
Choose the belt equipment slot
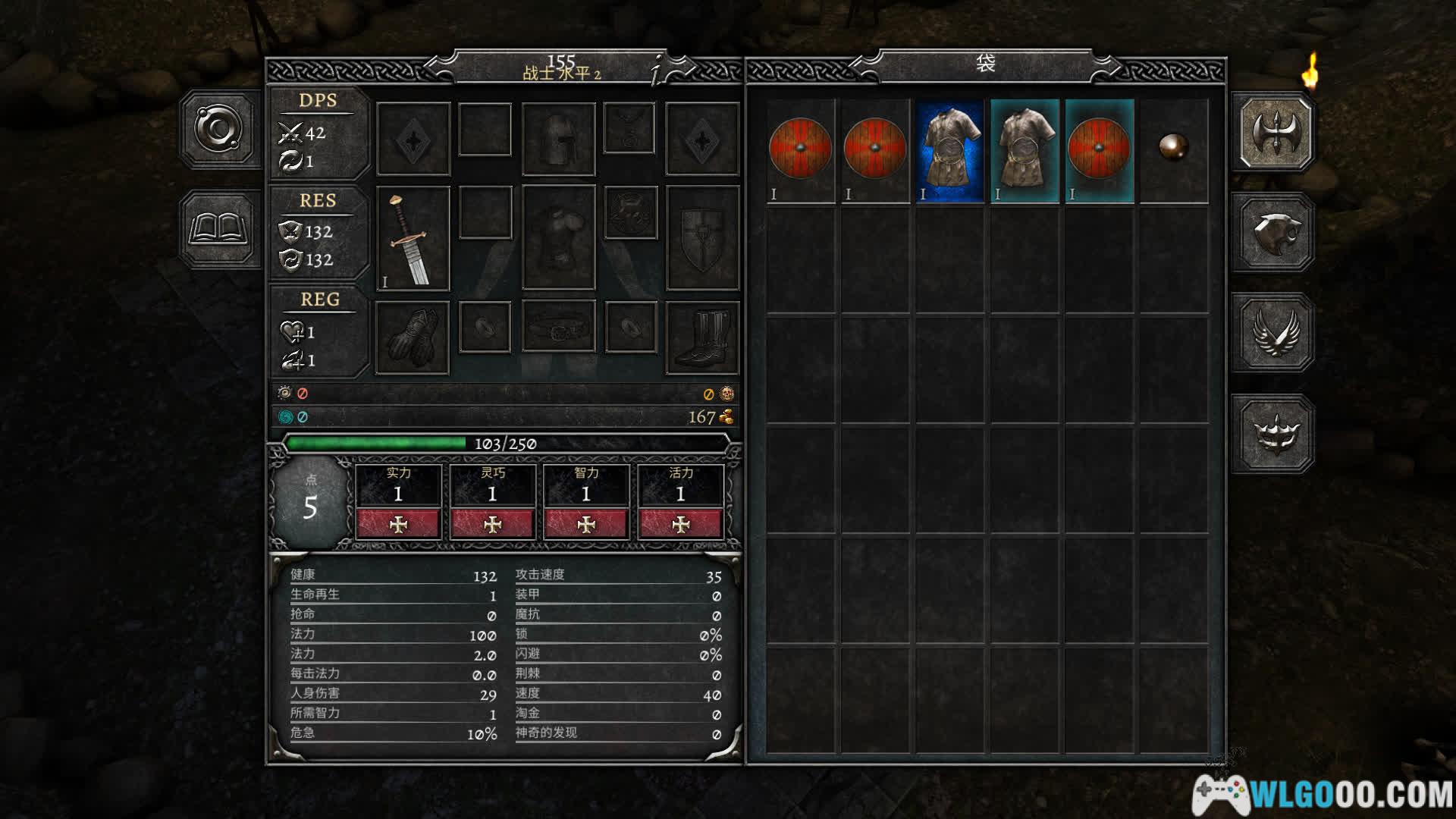coord(558,328)
